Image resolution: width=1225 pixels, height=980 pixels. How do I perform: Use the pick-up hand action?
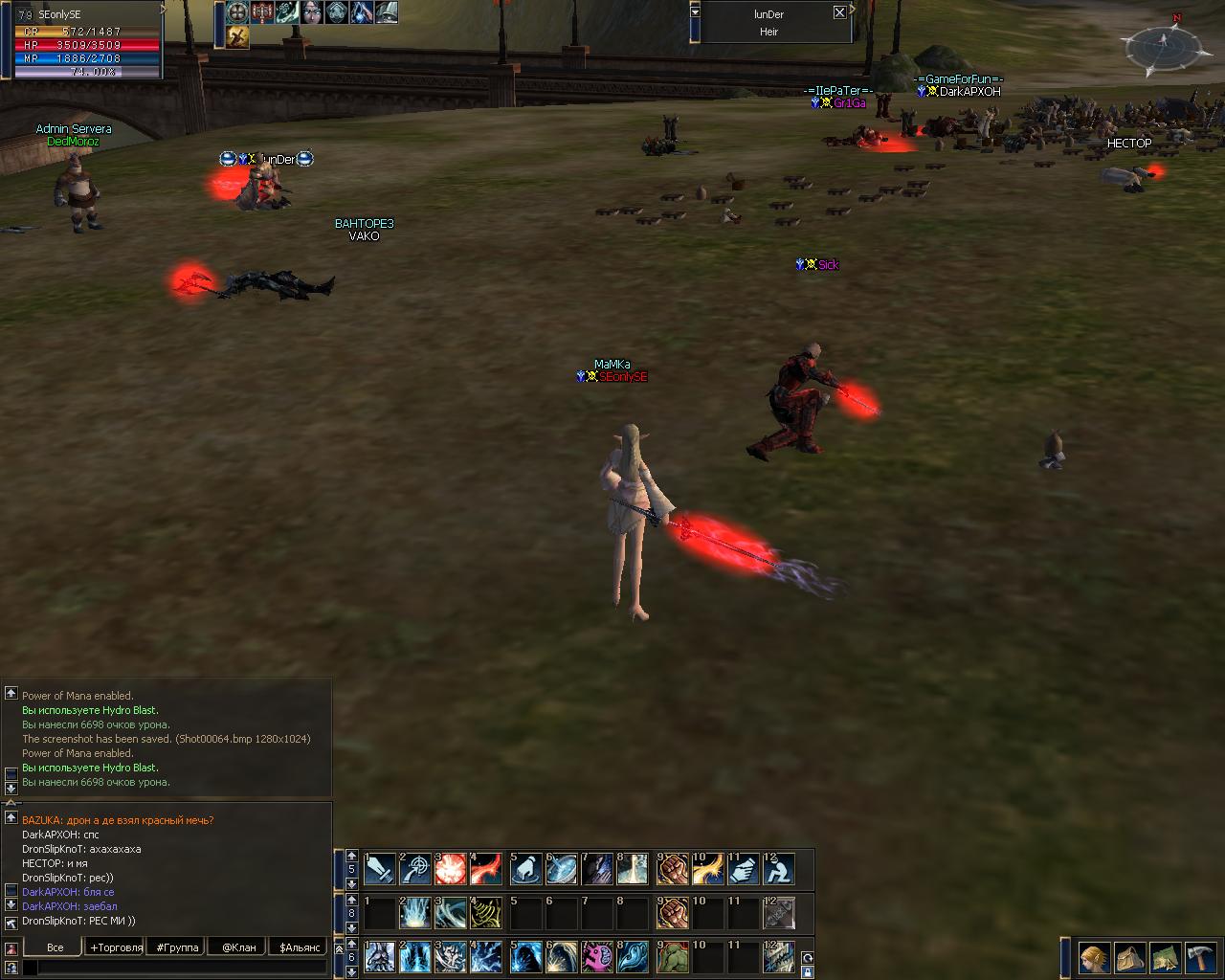pyautogui.click(x=525, y=869)
